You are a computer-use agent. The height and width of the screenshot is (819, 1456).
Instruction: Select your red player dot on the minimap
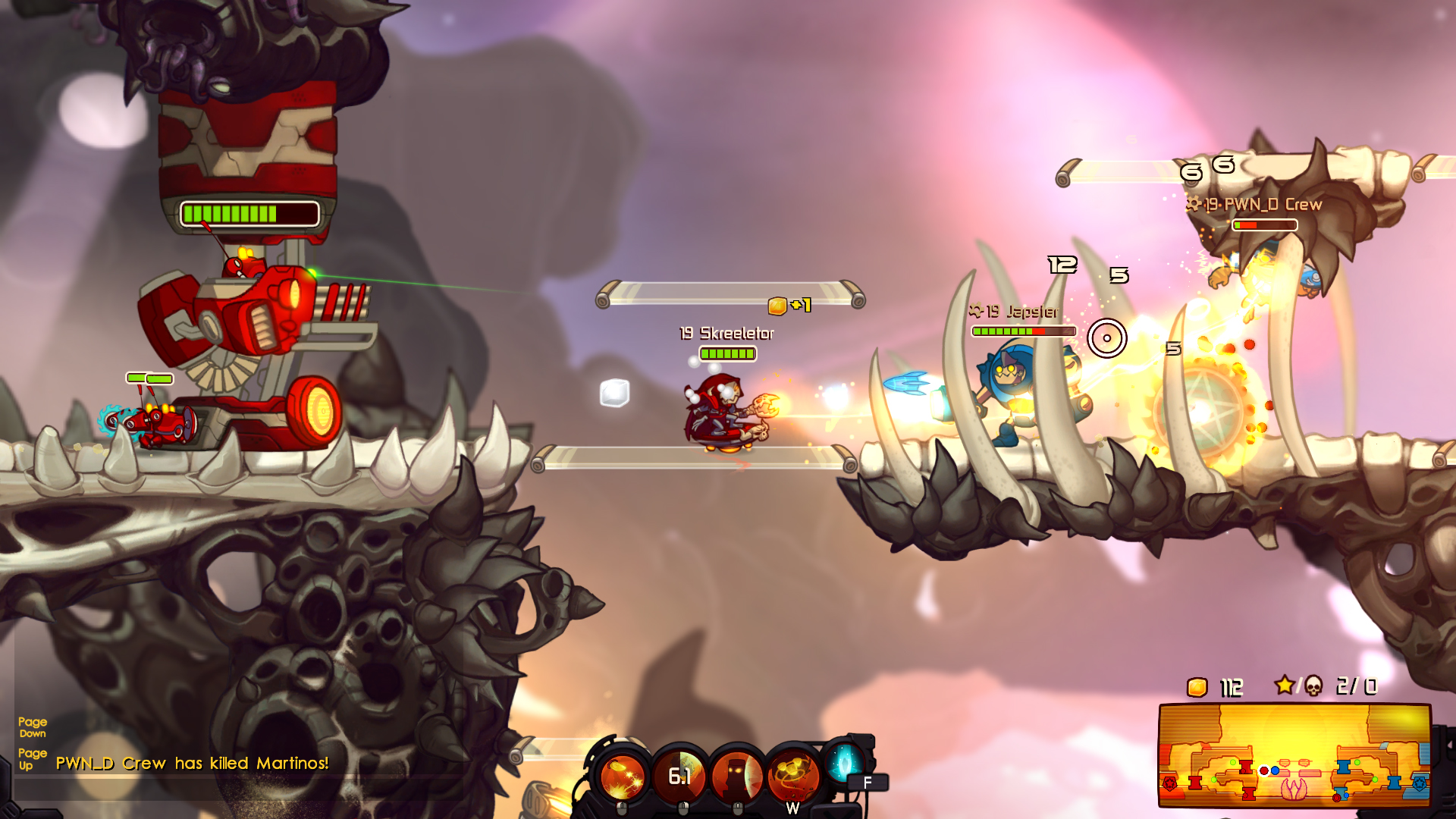click(1264, 770)
